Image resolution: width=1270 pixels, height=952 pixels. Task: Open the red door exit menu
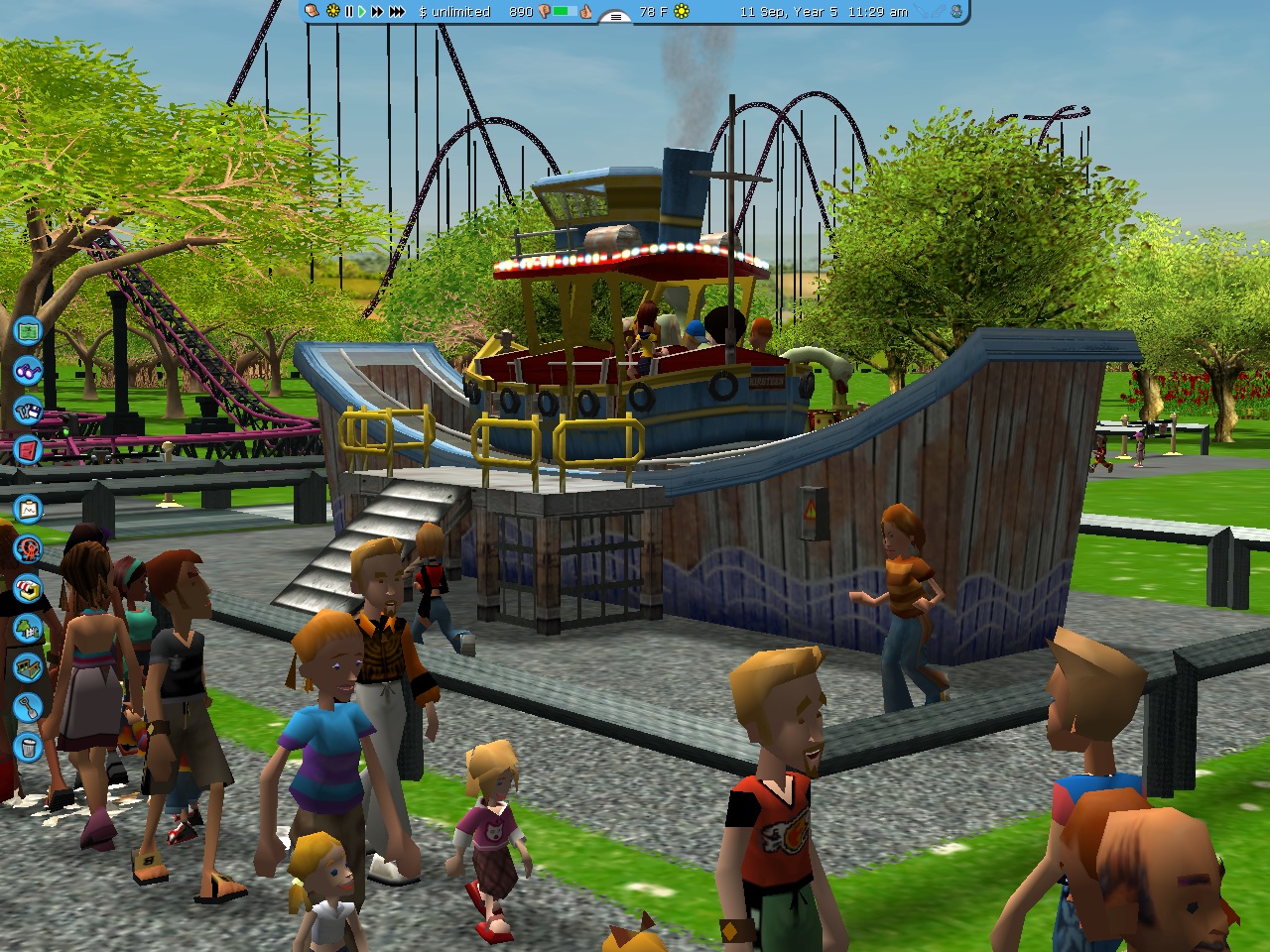(28, 449)
